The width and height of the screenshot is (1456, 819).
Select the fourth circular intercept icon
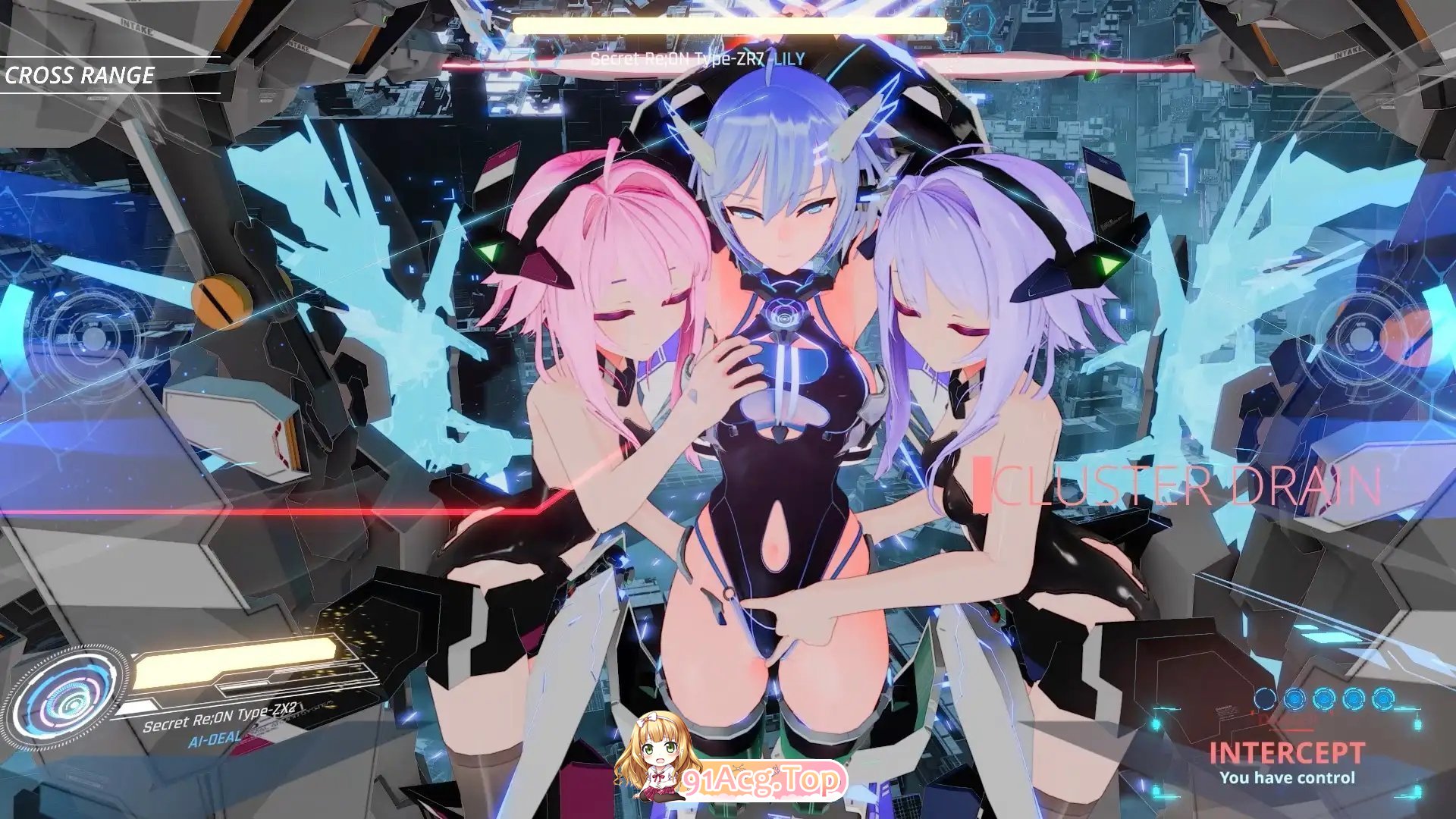pyautogui.click(x=1353, y=698)
